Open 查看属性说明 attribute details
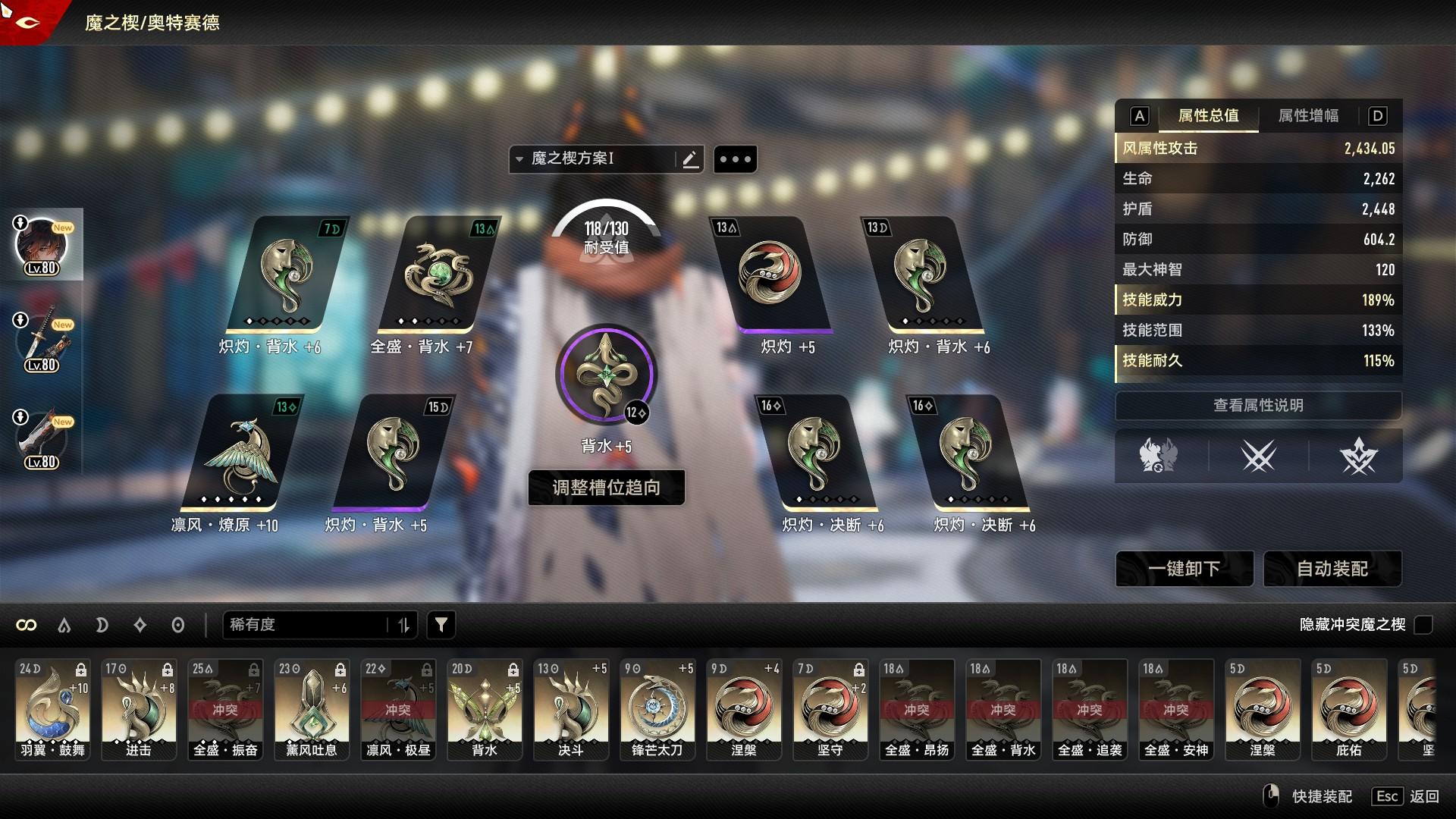 1258,406
